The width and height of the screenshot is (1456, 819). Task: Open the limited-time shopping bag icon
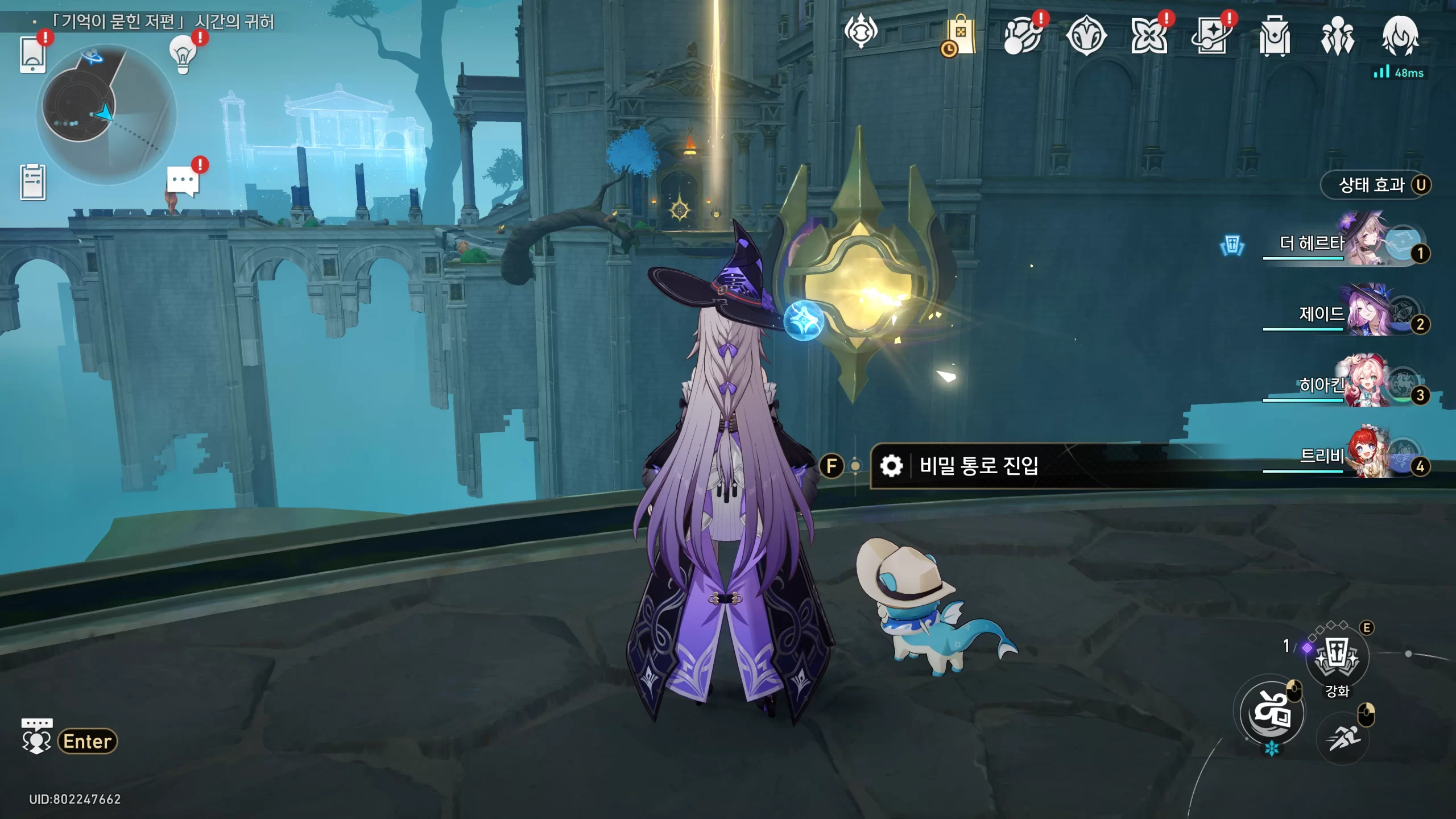pyautogui.click(x=960, y=36)
